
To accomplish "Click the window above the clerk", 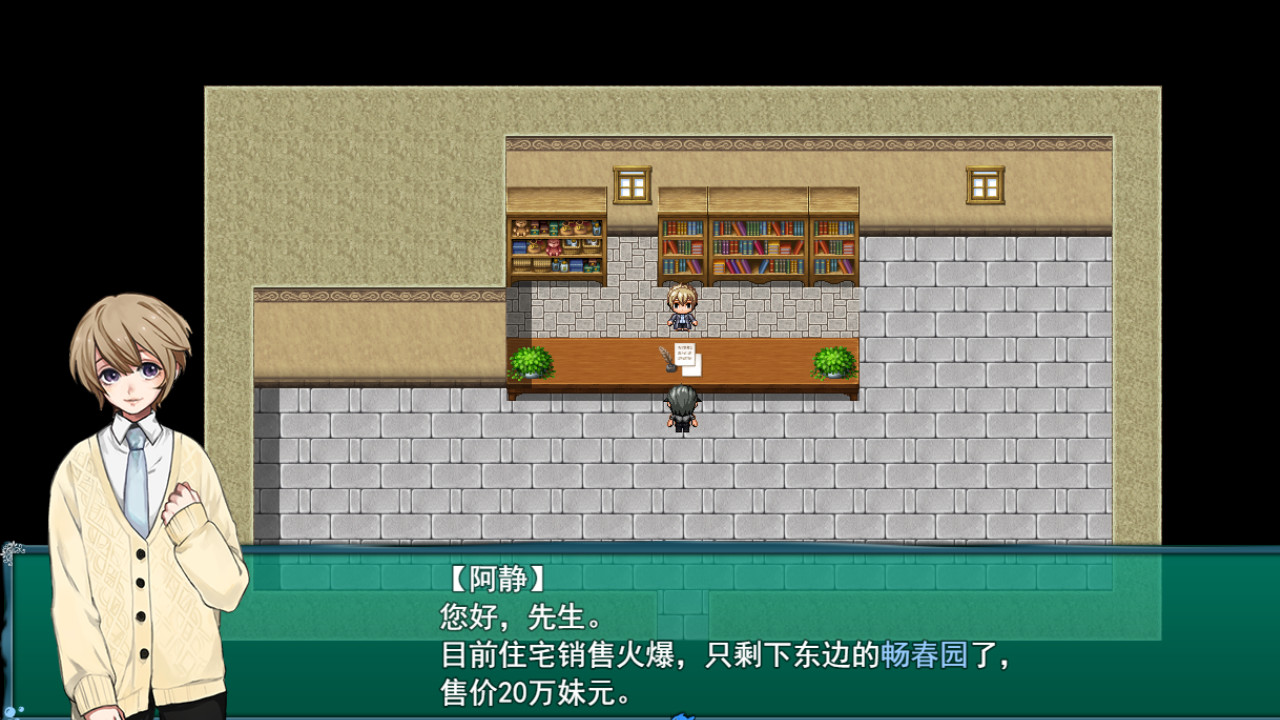I will coord(633,184).
